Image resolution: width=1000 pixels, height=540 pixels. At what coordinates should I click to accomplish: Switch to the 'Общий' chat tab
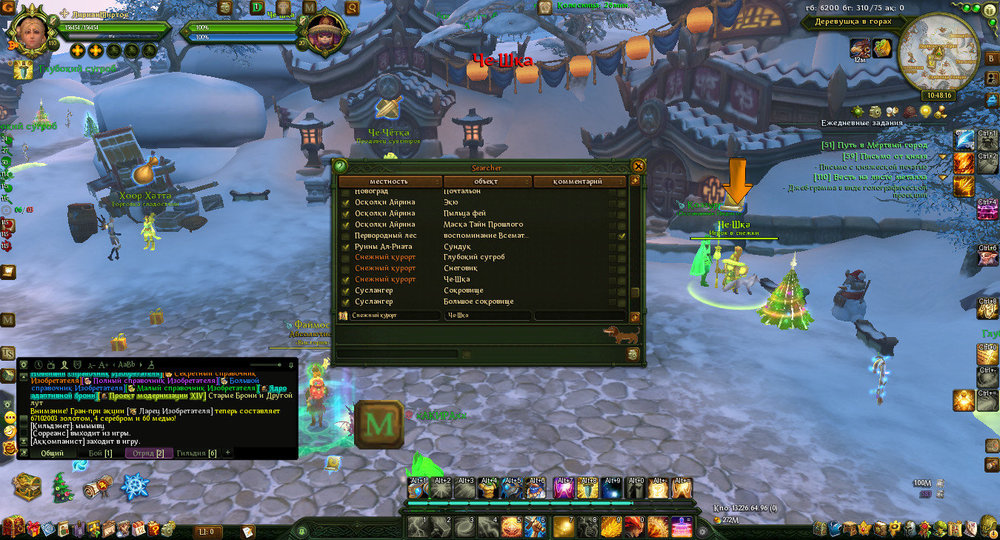(x=52, y=453)
